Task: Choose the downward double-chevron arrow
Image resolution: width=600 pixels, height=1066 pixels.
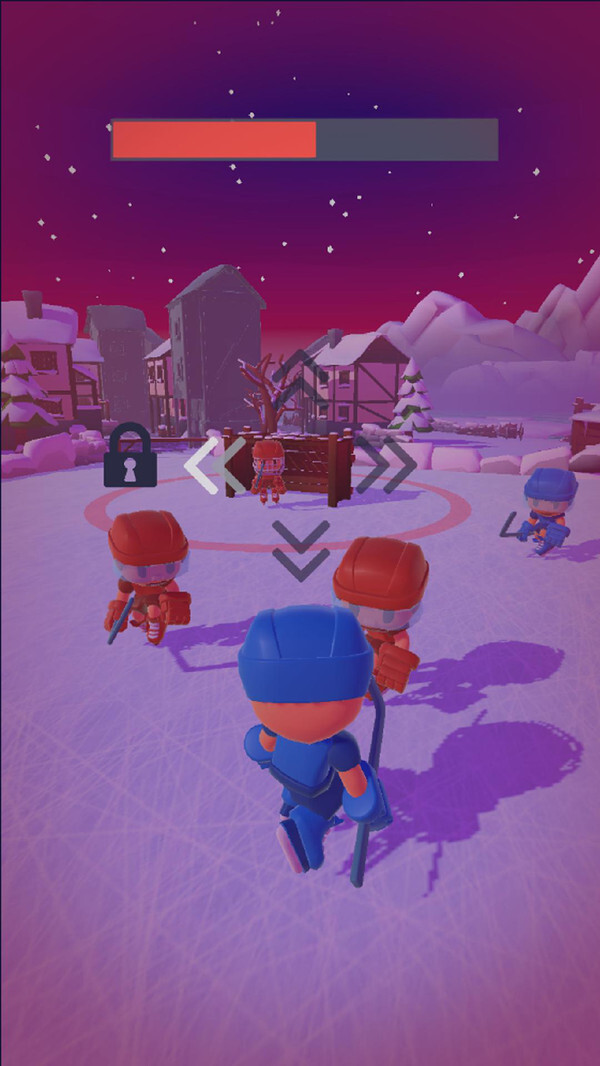Action: coord(300,550)
